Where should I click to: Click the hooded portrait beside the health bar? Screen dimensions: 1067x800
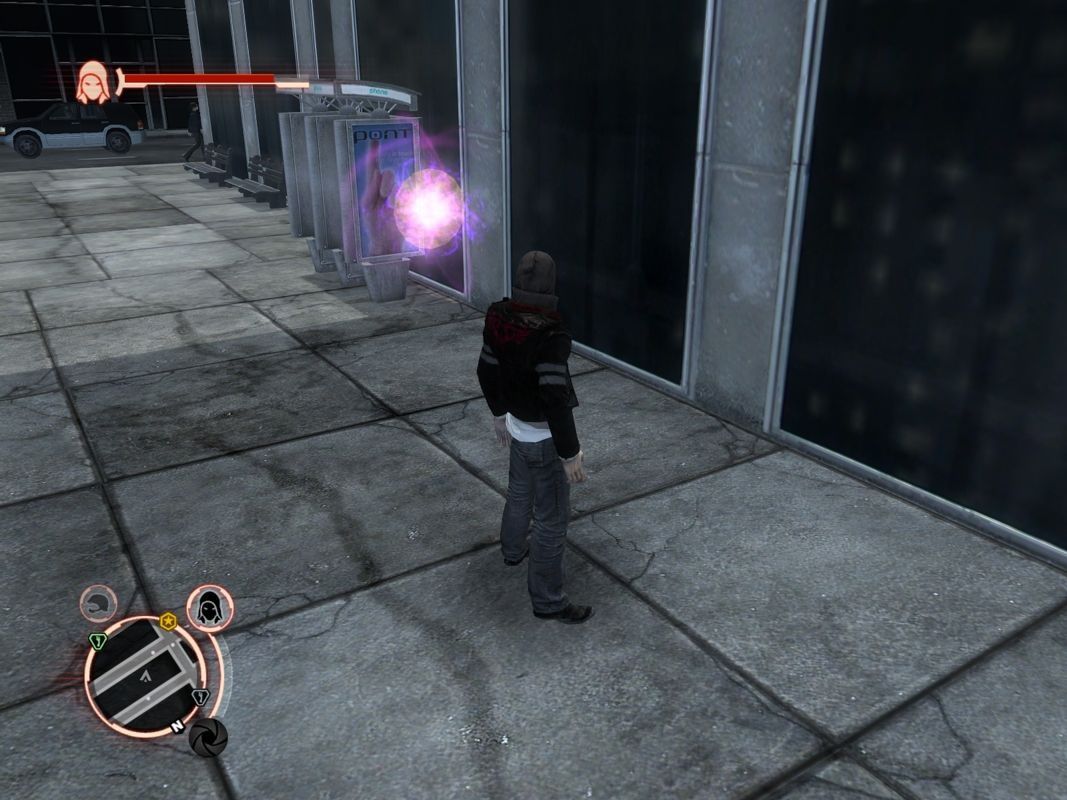94,83
